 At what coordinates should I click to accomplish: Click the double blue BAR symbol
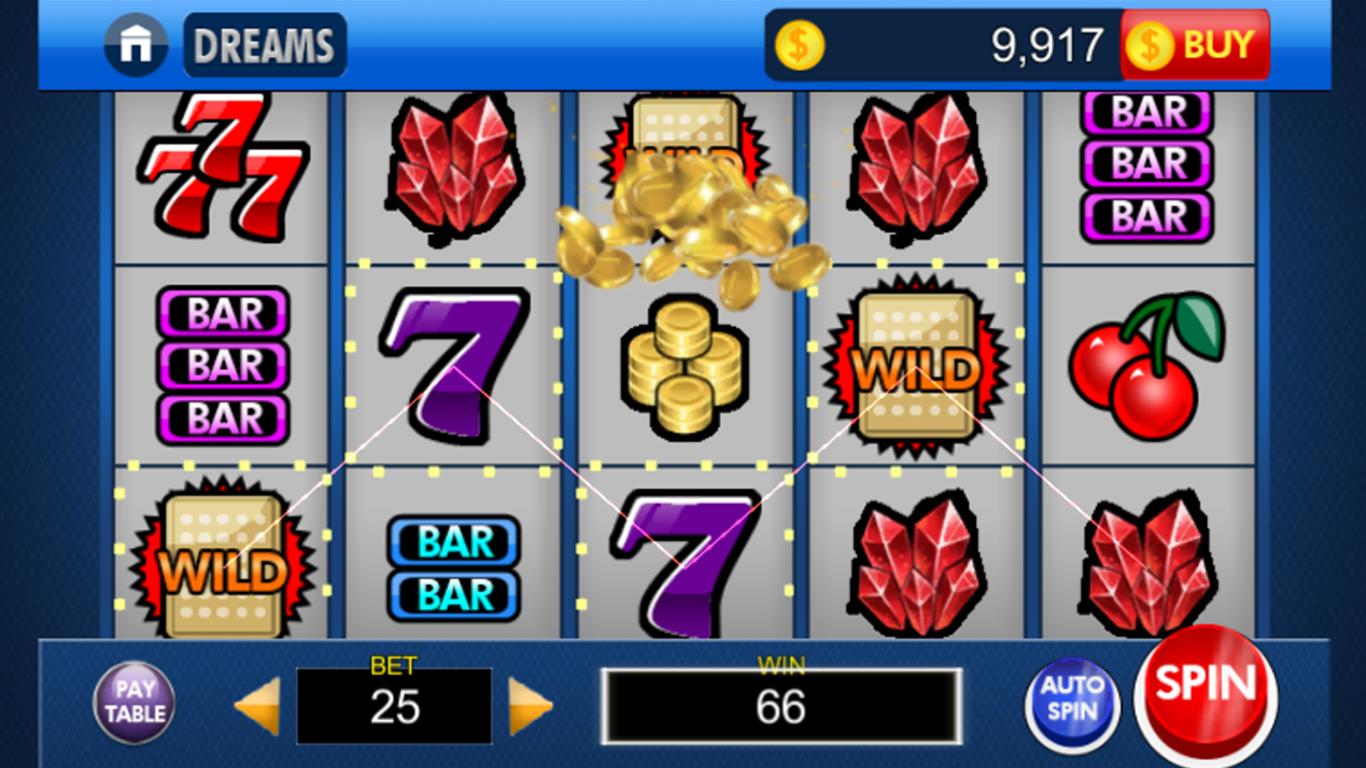click(452, 565)
